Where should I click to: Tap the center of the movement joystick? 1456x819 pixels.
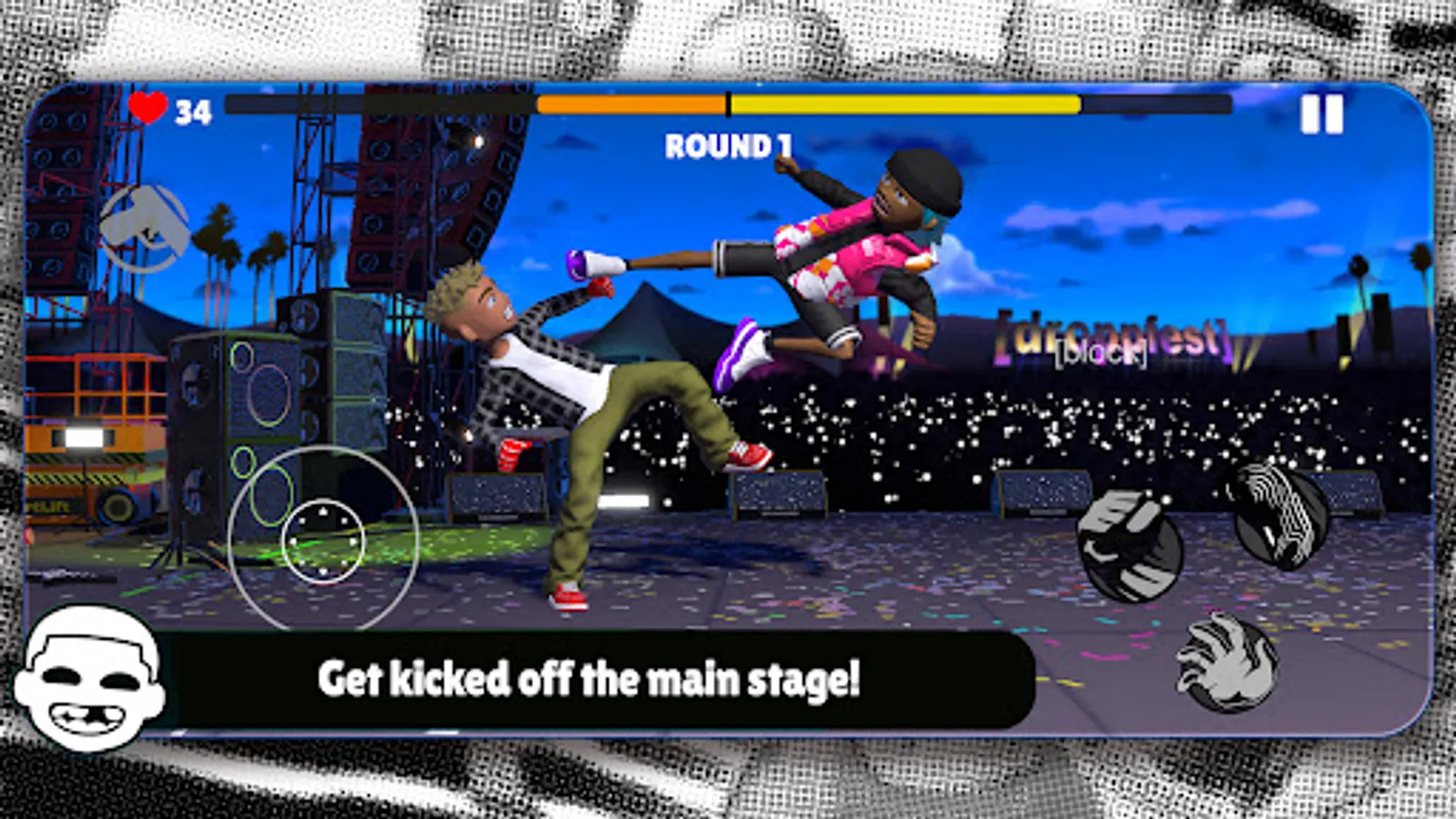pos(324,541)
